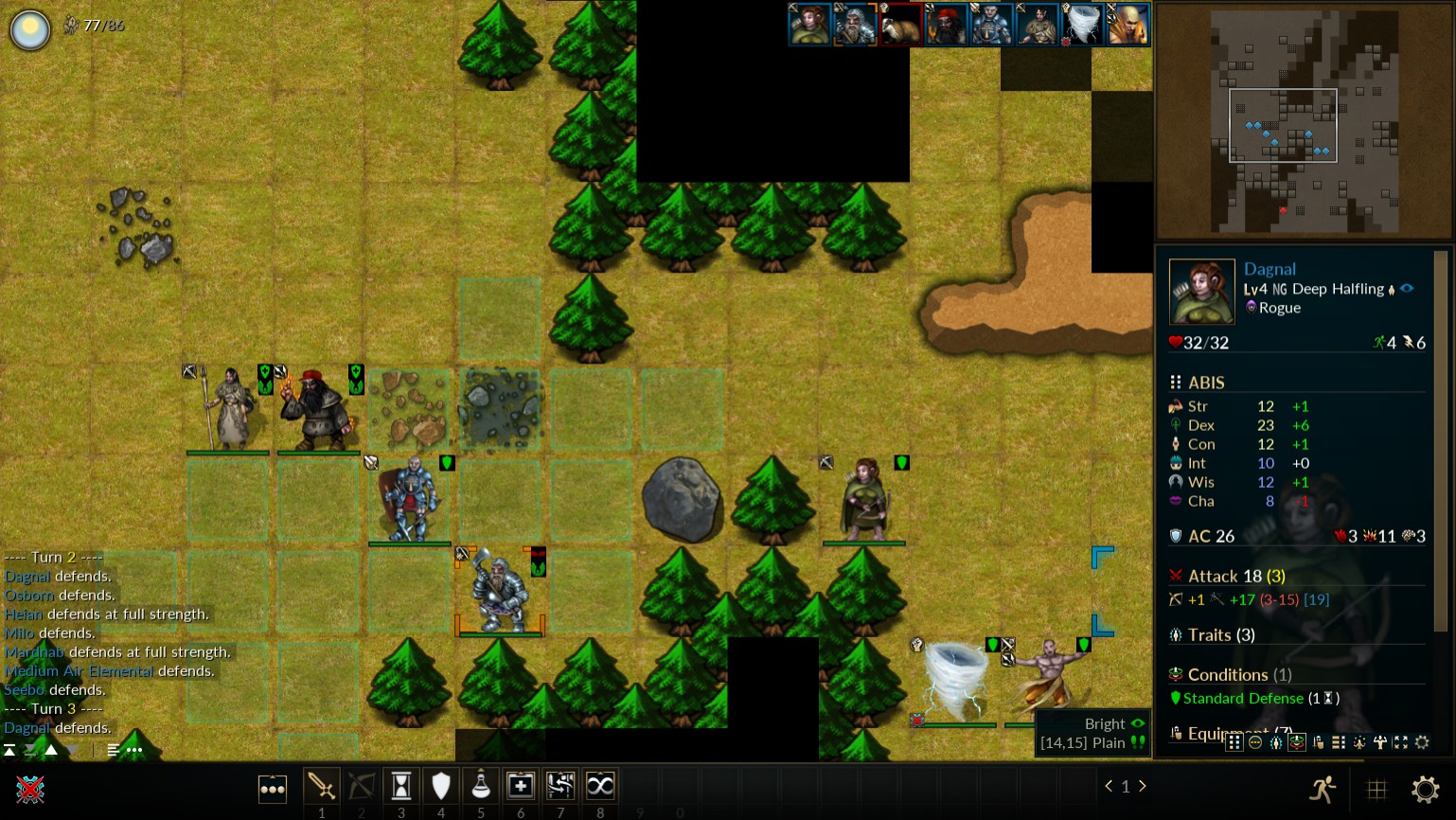This screenshot has width=1456, height=820.
Task: Open the potion flask action
Action: point(481,786)
